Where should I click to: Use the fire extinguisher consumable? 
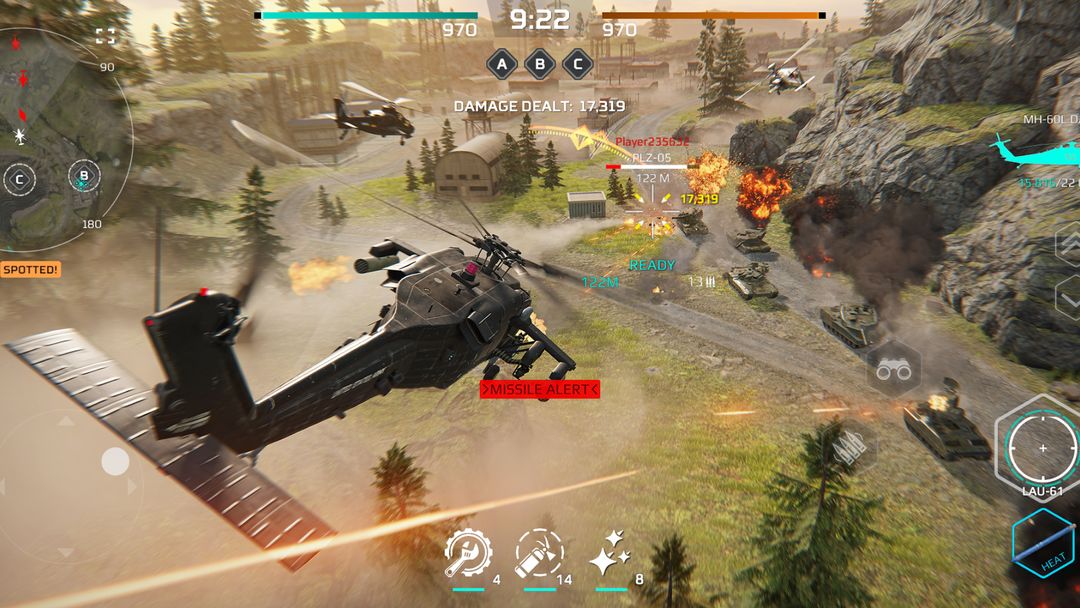[539, 553]
